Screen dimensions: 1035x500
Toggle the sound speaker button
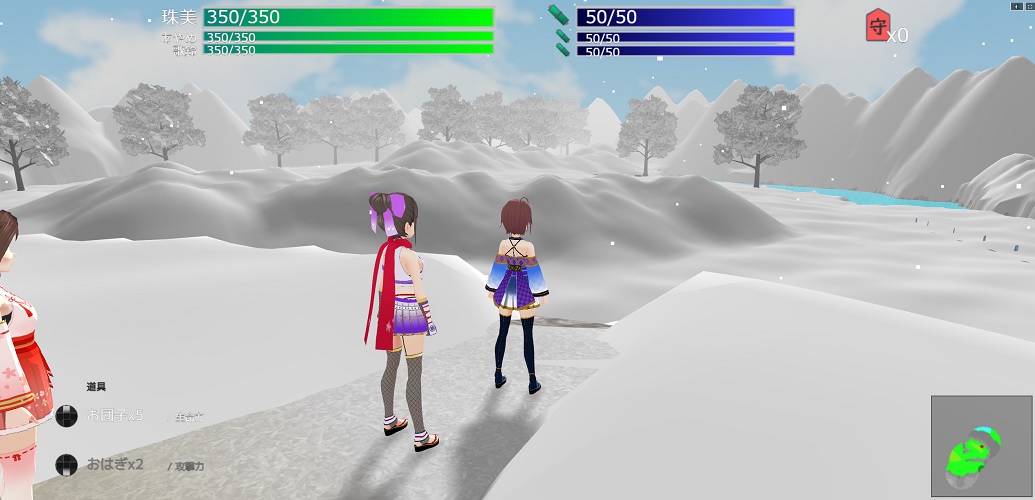tap(1018, 6)
